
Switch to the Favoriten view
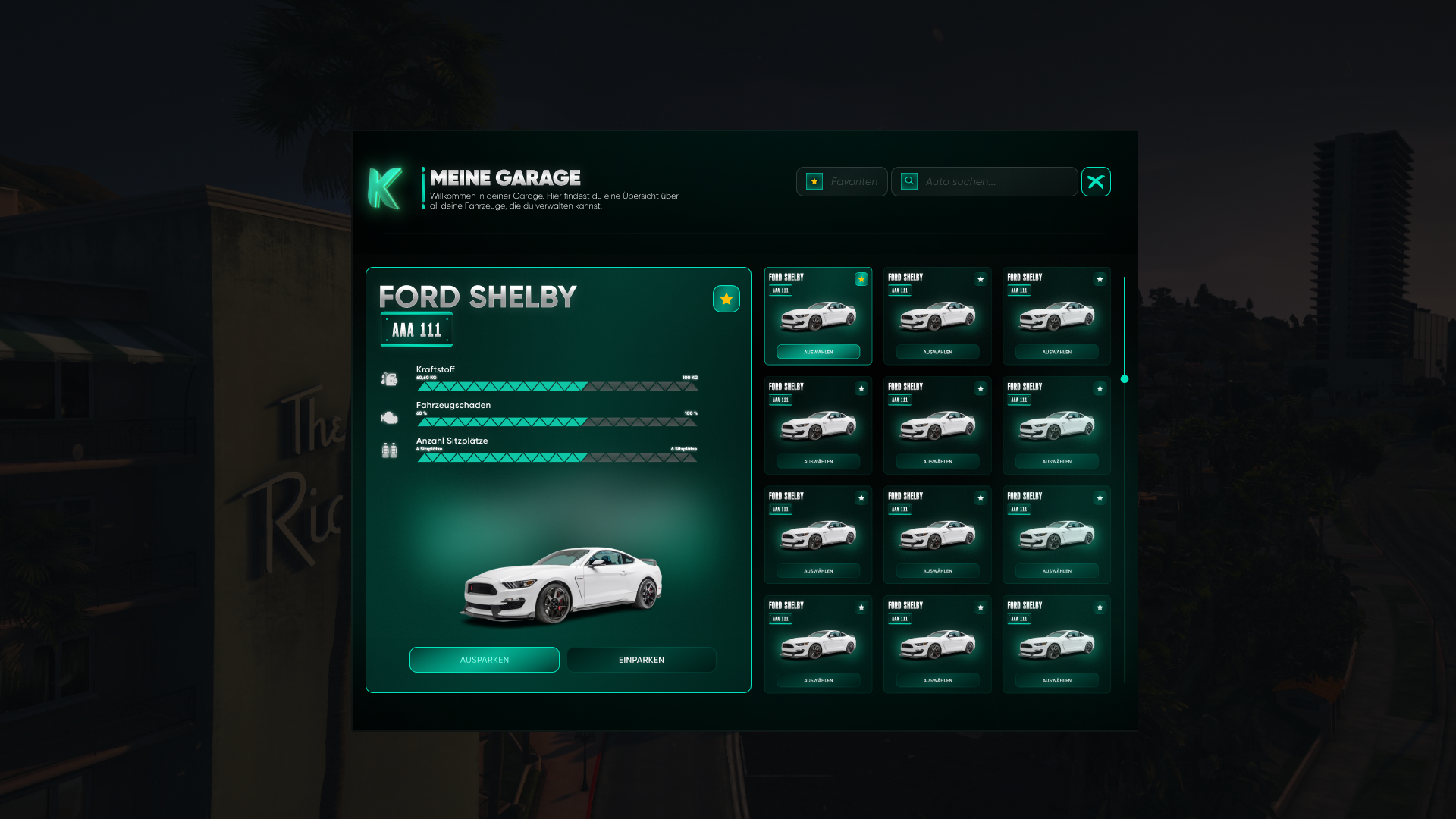842,181
